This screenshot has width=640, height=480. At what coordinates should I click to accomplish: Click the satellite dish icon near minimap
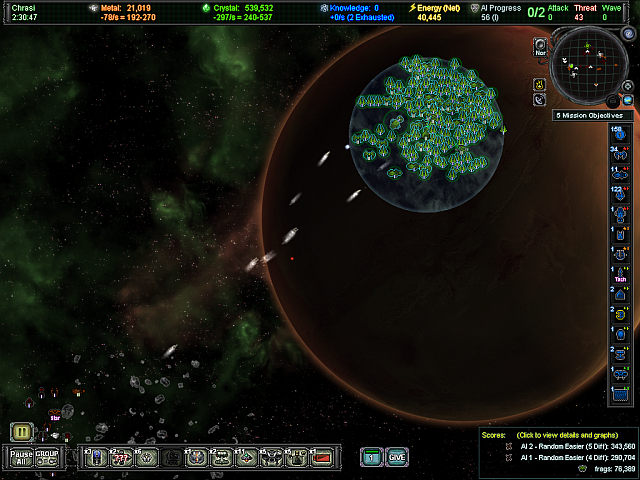540,100
